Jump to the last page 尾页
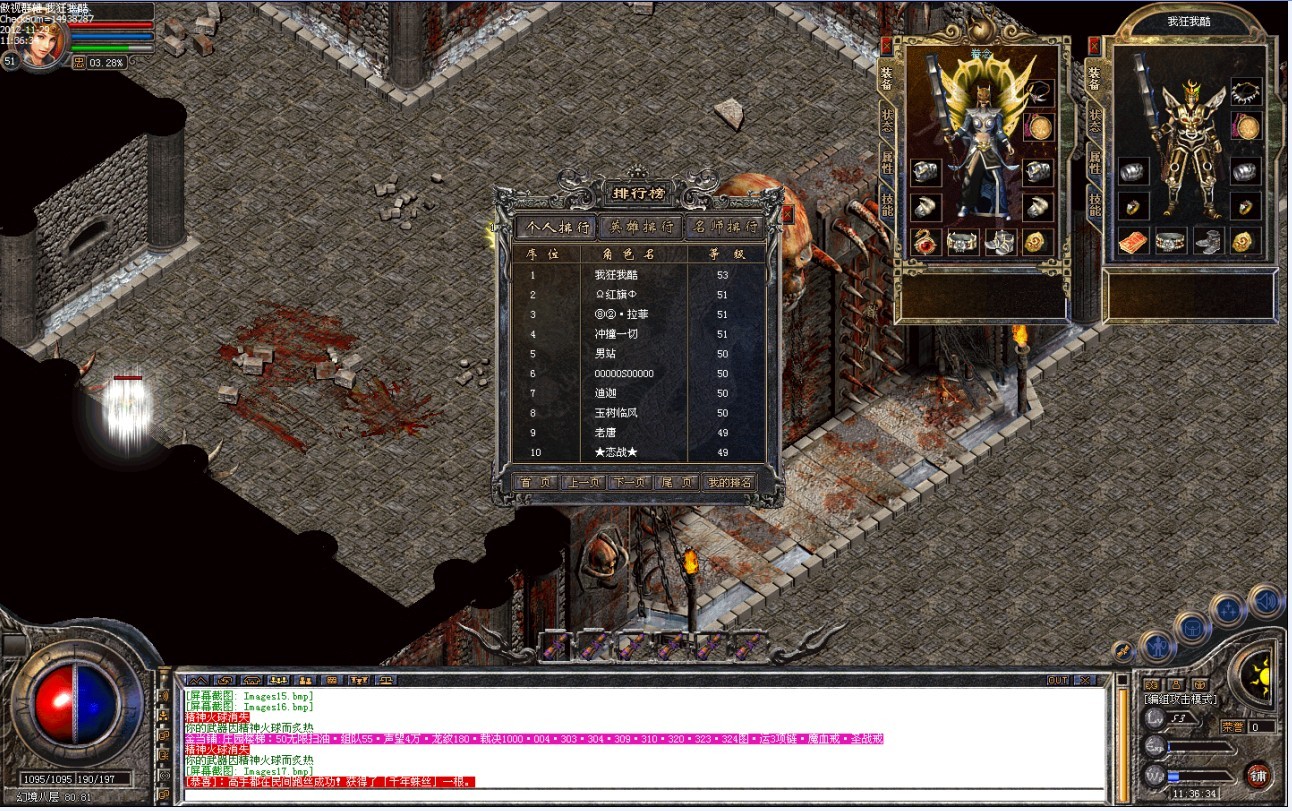The width and height of the screenshot is (1292, 811). pos(675,482)
